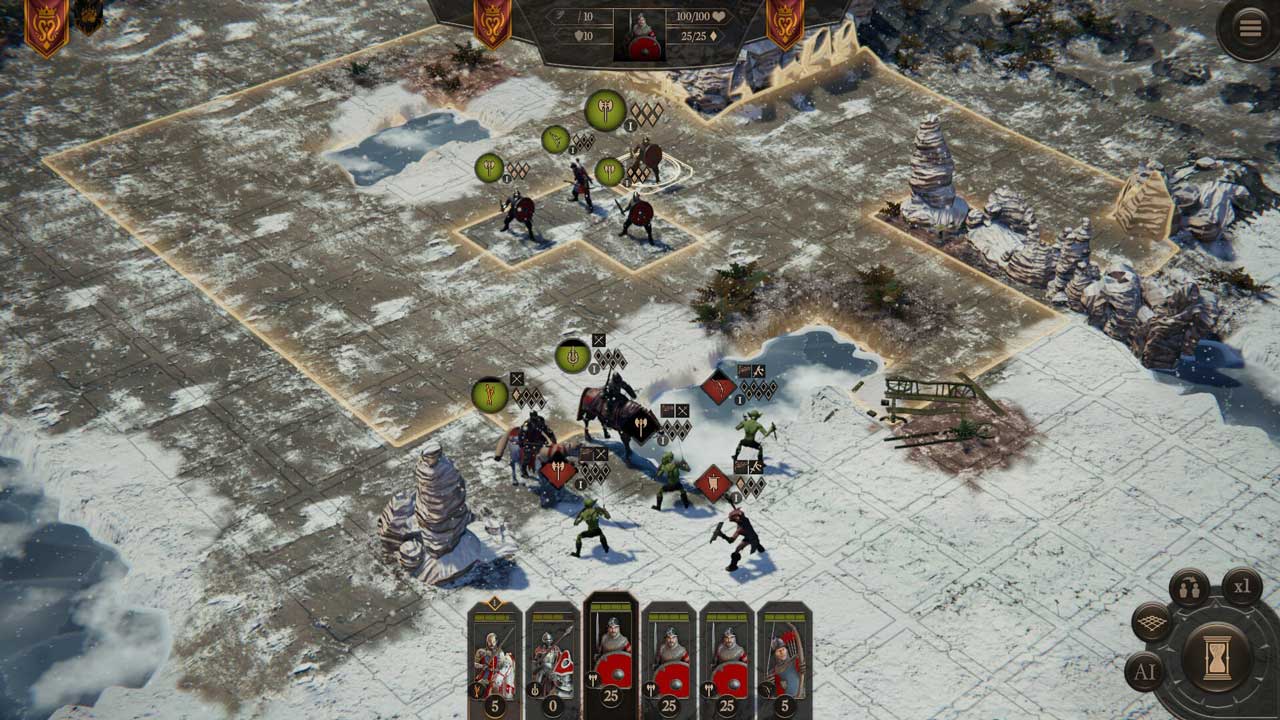The image size is (1280, 720).
Task: Toggle the AI auto-battle button
Action: pyautogui.click(x=1144, y=672)
